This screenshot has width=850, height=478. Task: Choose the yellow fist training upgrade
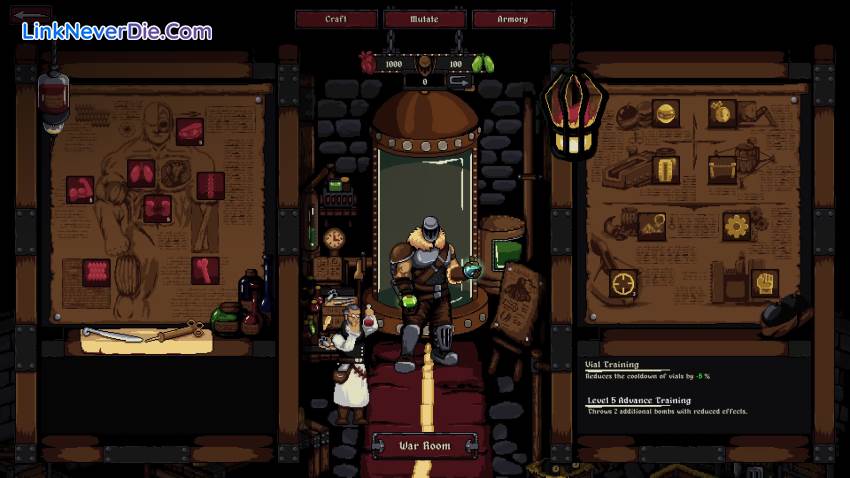click(766, 284)
